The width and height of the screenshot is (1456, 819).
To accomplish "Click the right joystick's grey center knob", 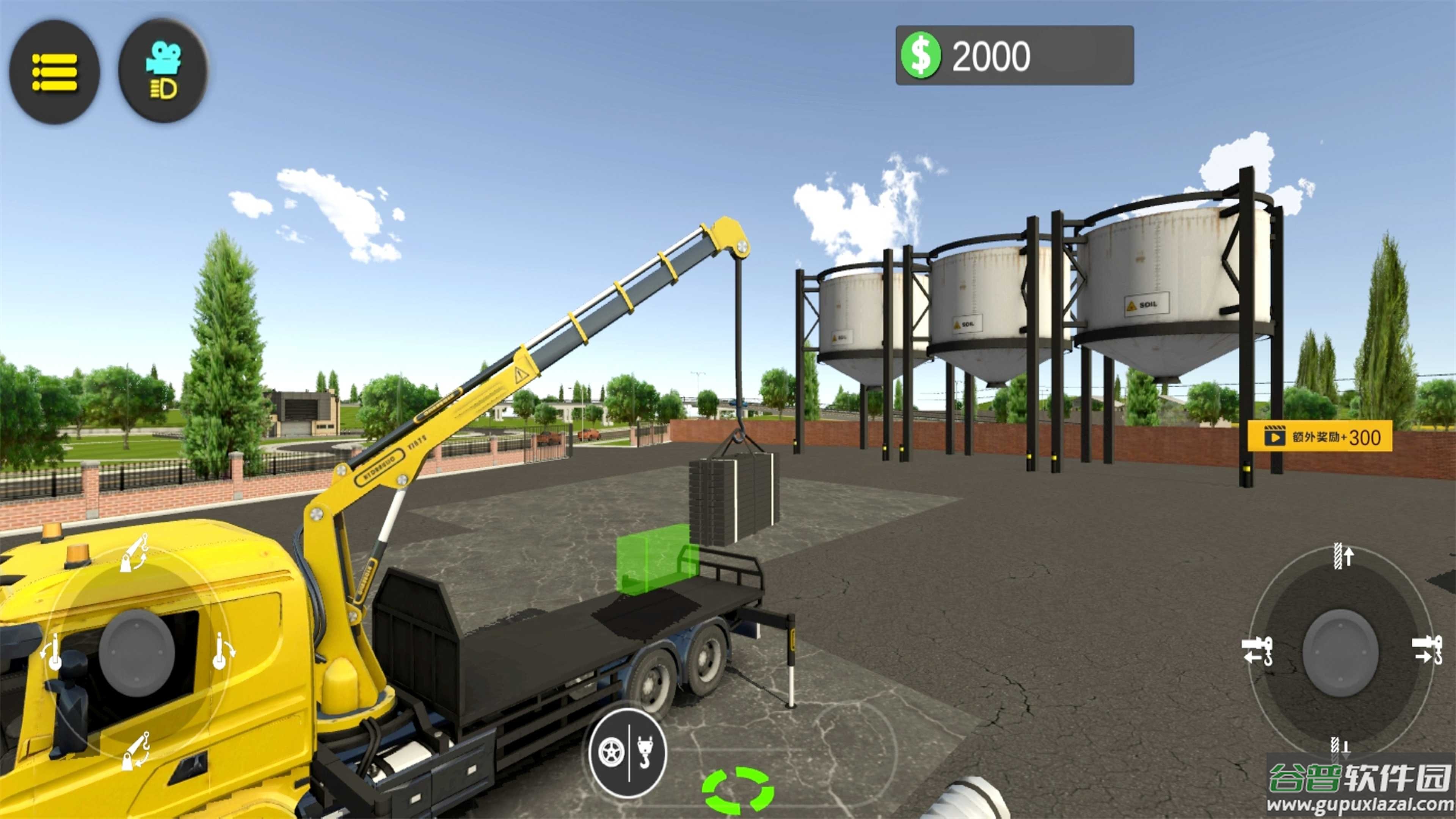I will [x=1340, y=652].
